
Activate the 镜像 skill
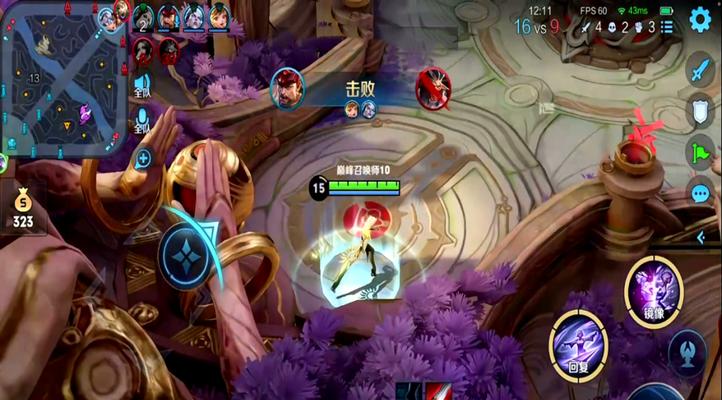pyautogui.click(x=654, y=289)
